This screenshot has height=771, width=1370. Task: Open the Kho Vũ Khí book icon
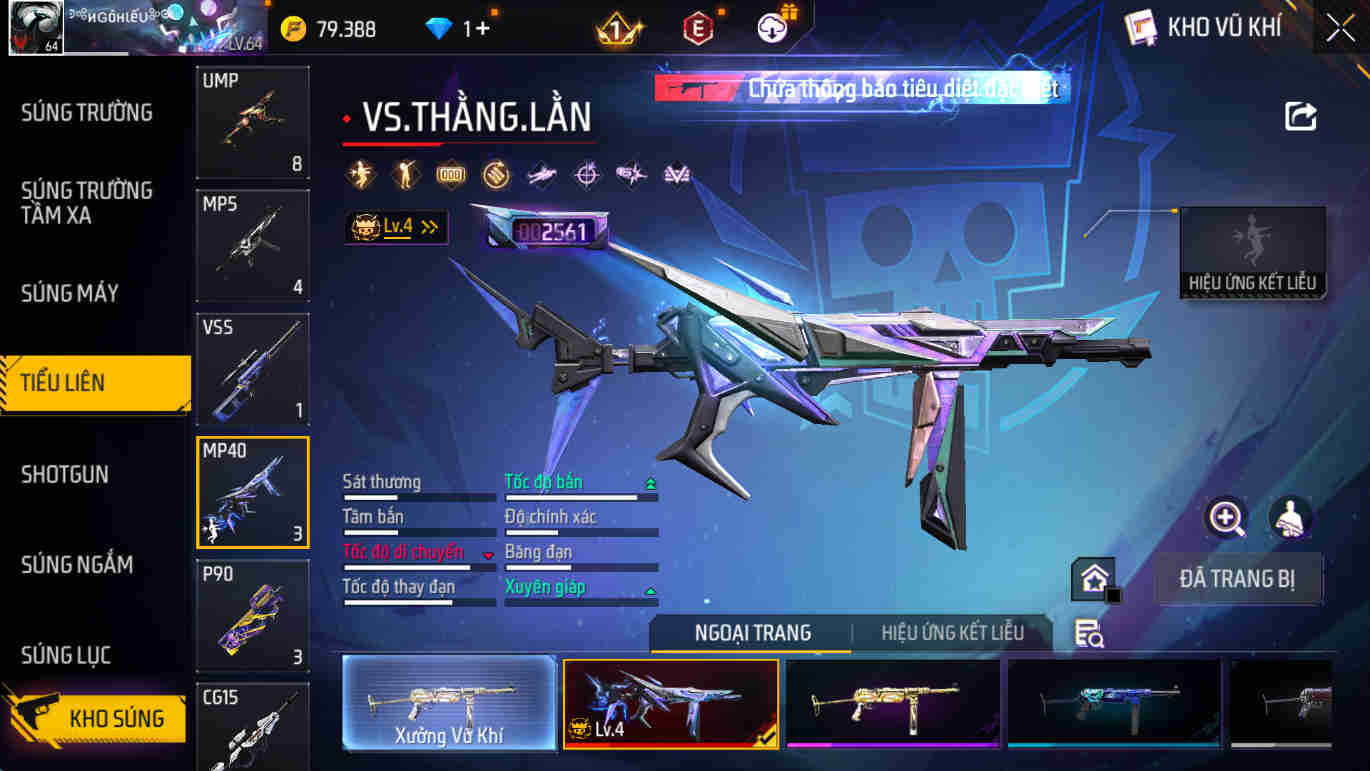[1140, 27]
